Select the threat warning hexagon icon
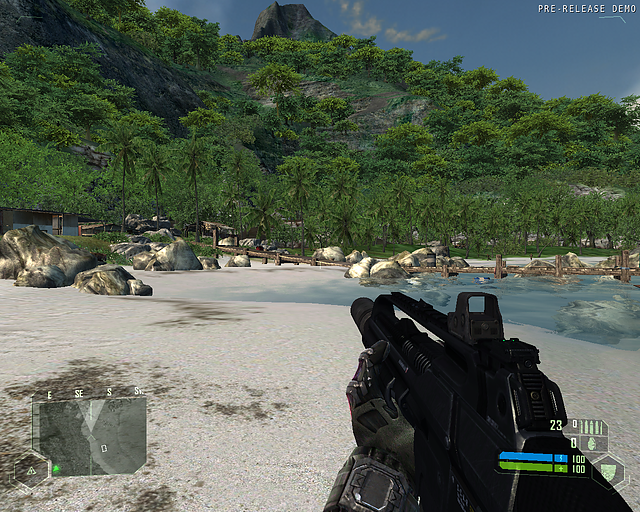 30,468
